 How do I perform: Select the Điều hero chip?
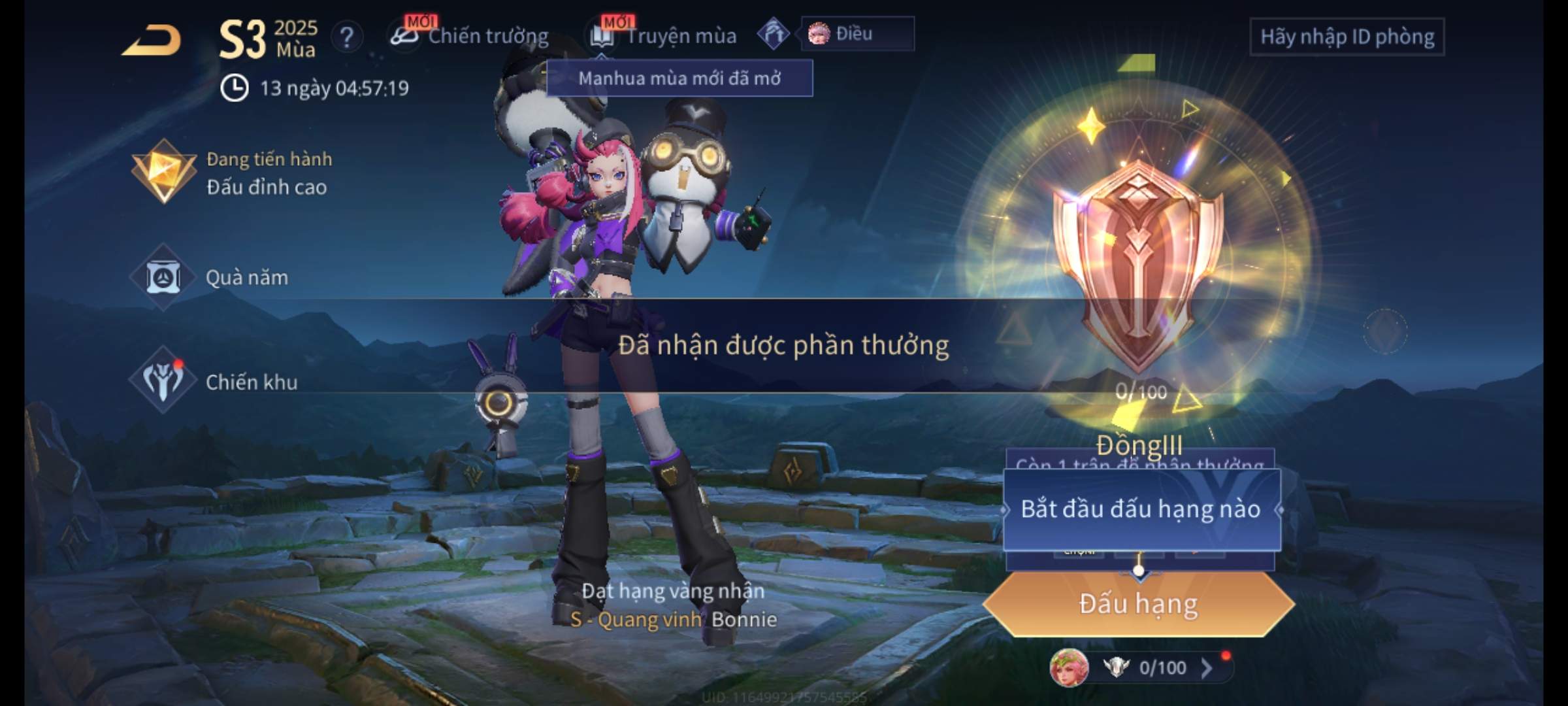pos(856,33)
